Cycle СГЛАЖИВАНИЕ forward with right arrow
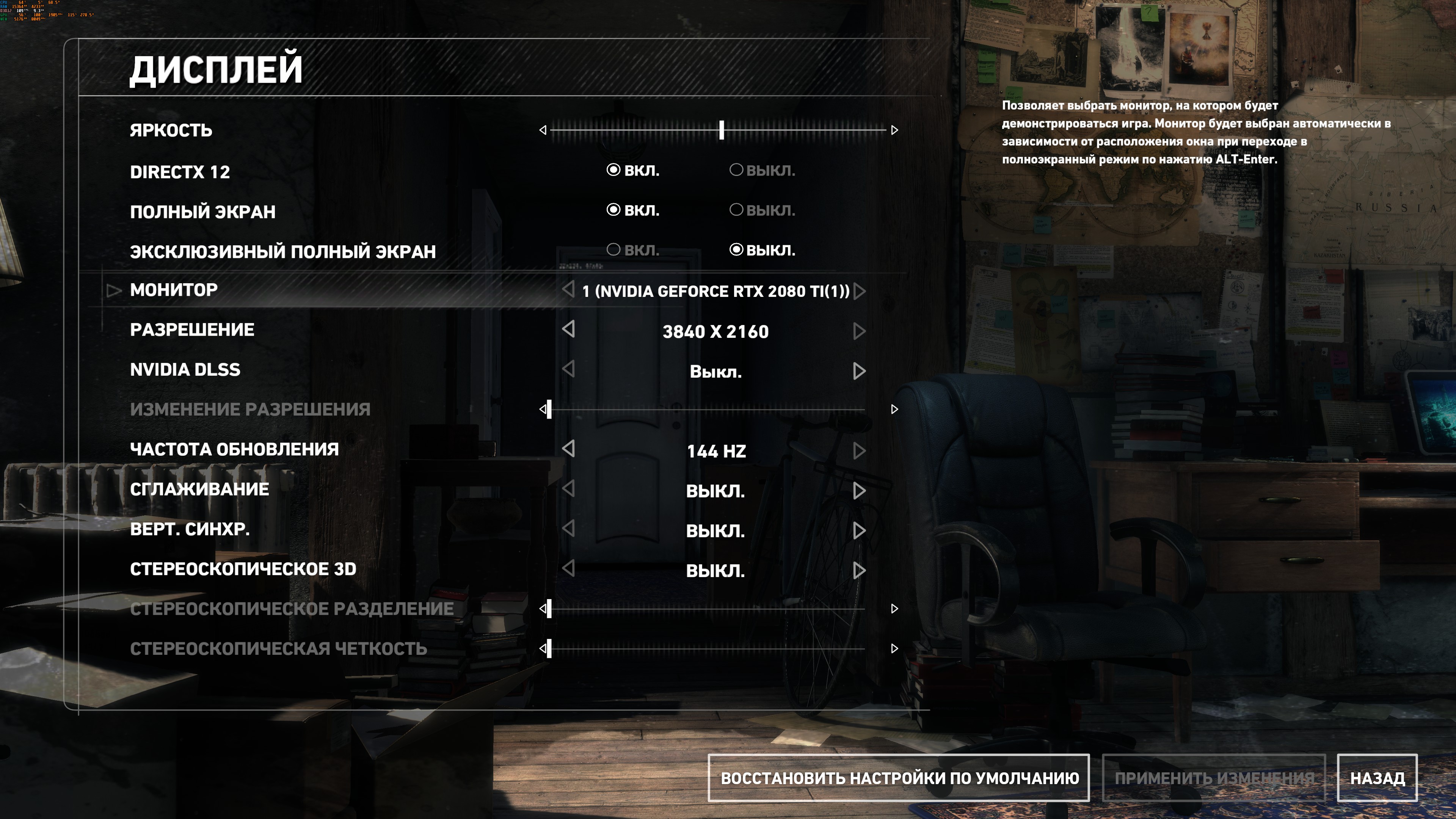The width and height of the screenshot is (1456, 819). coord(859,490)
